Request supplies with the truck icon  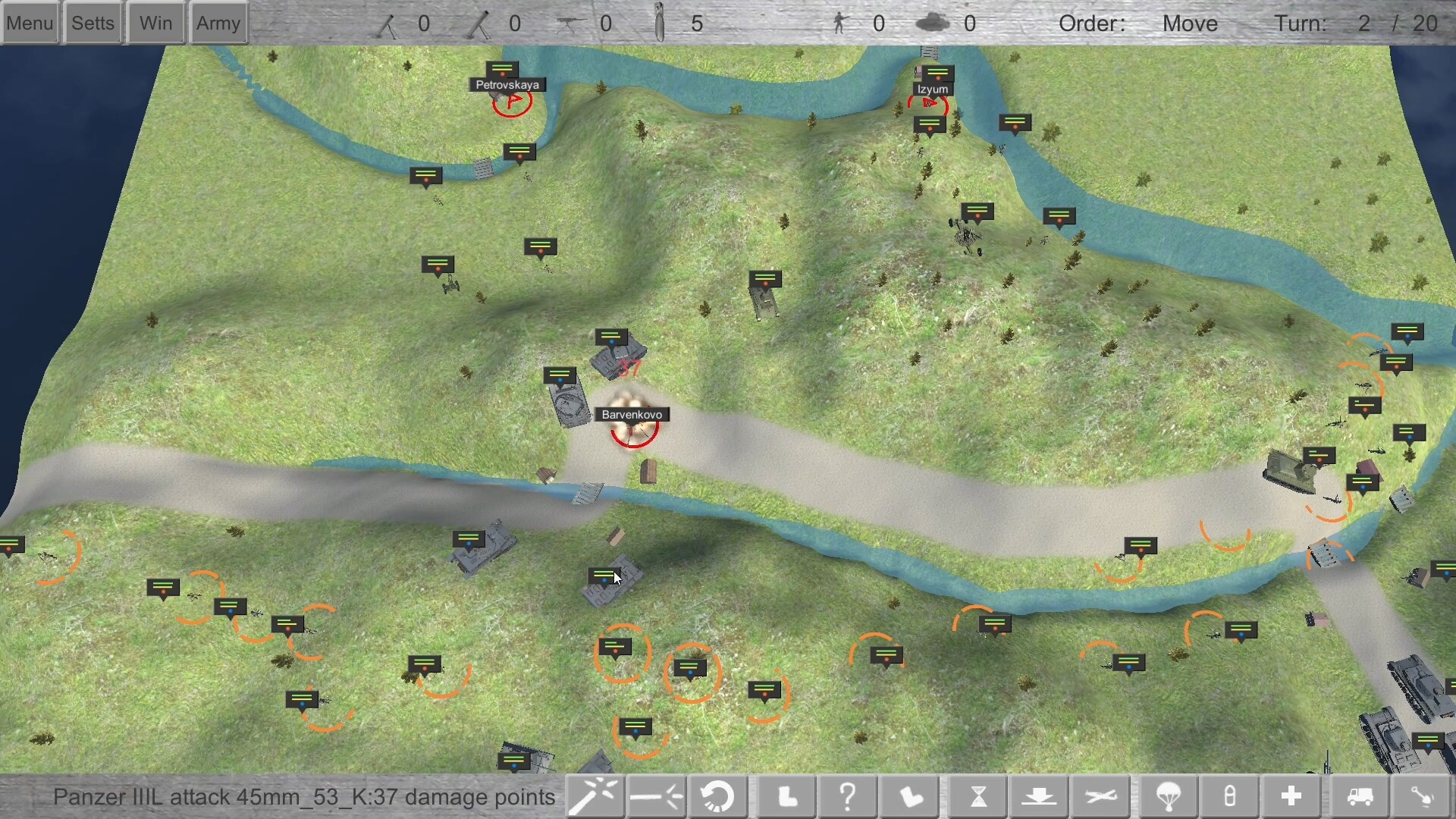pos(1360,796)
